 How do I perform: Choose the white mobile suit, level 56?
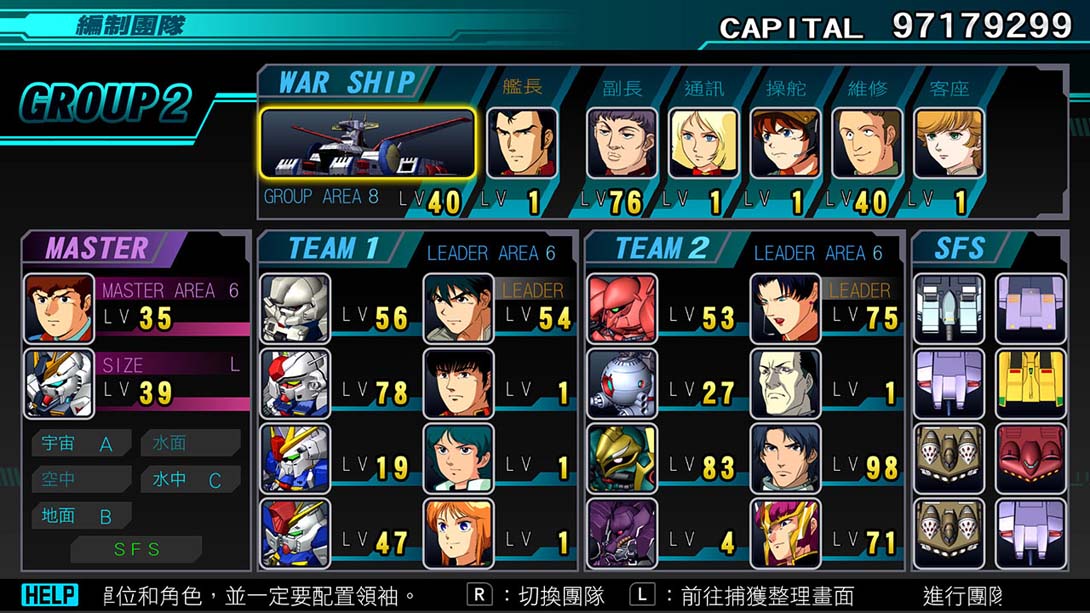(x=295, y=309)
